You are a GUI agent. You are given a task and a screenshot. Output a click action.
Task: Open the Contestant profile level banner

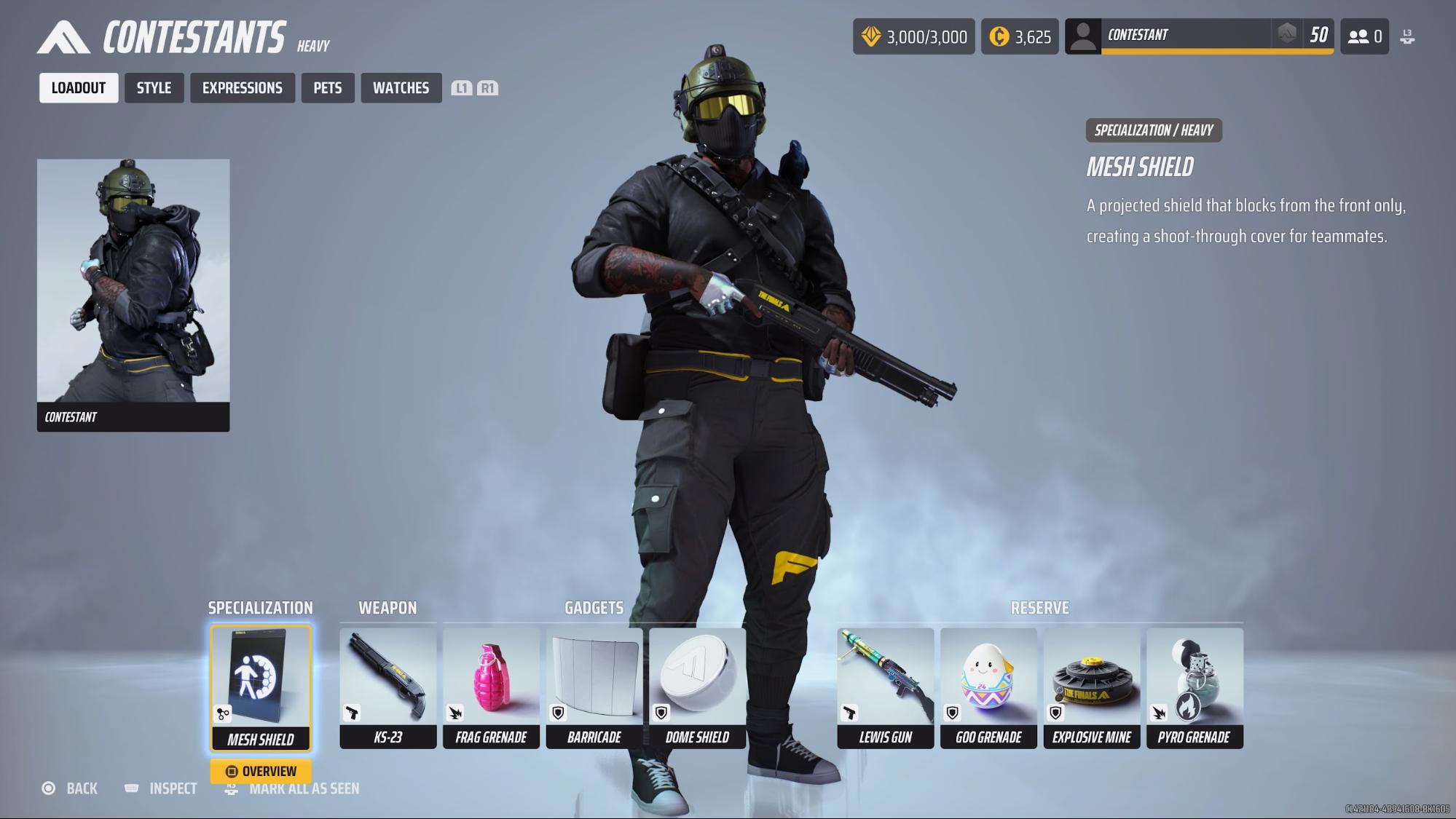tap(1199, 36)
